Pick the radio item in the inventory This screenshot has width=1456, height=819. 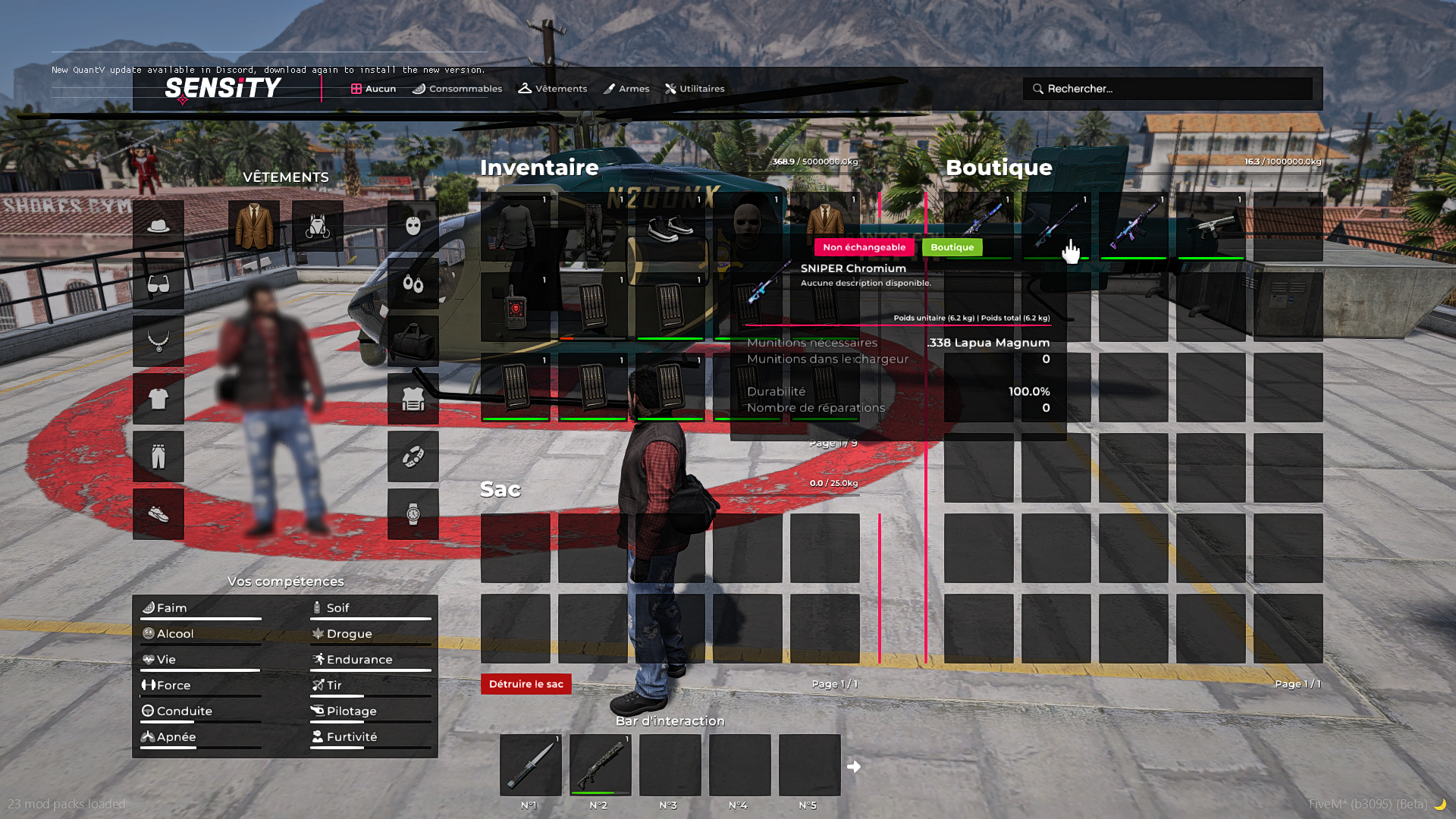point(516,307)
